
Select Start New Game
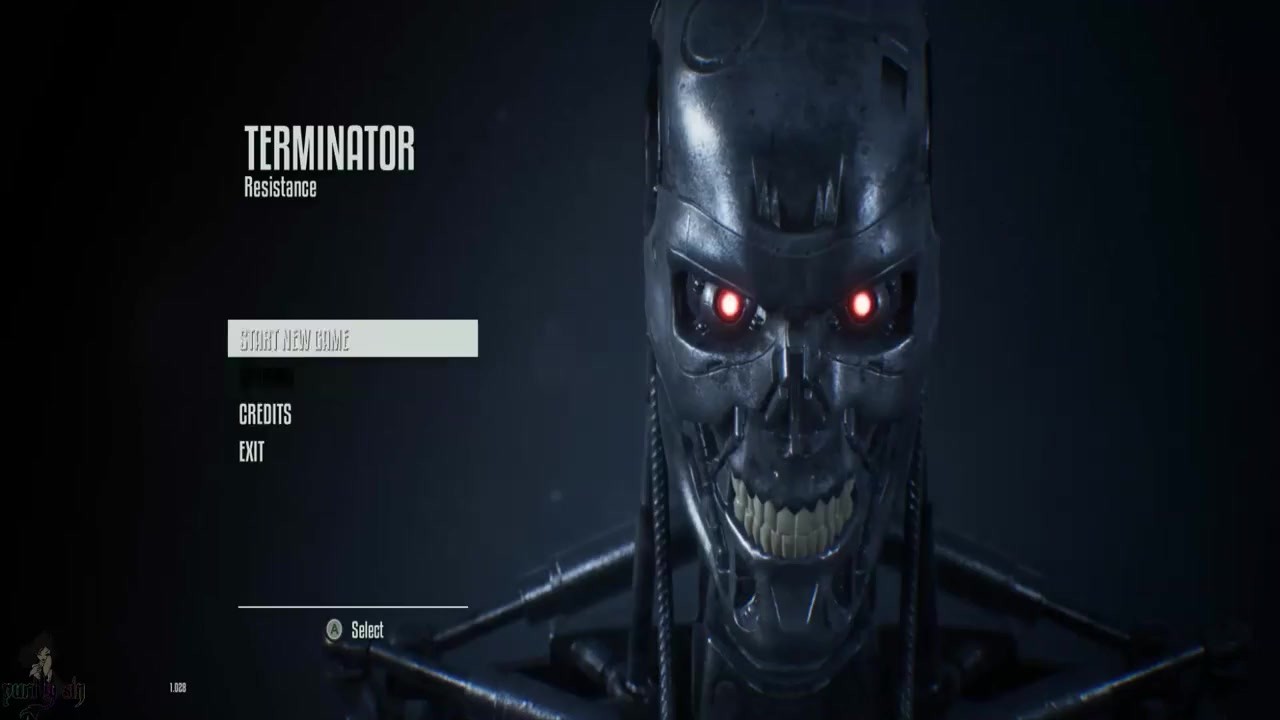pos(352,339)
